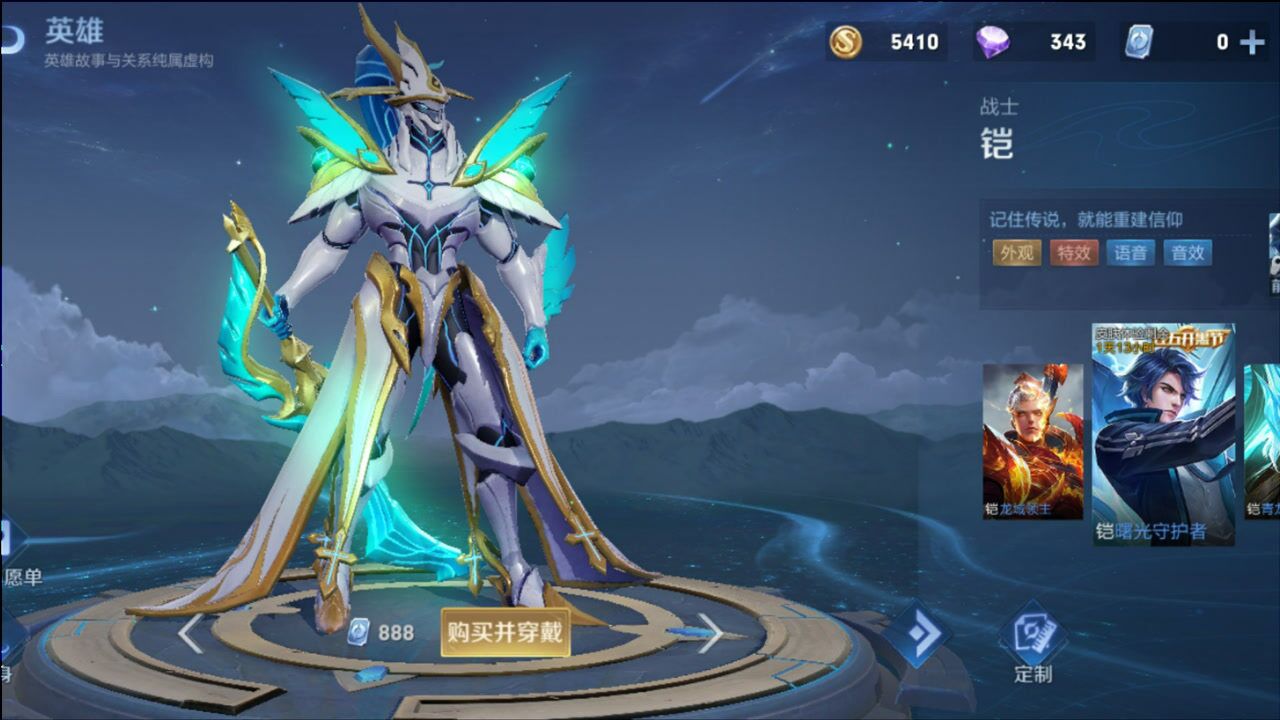
Task: Click the diamond chevron icon beside 定制
Action: click(916, 633)
